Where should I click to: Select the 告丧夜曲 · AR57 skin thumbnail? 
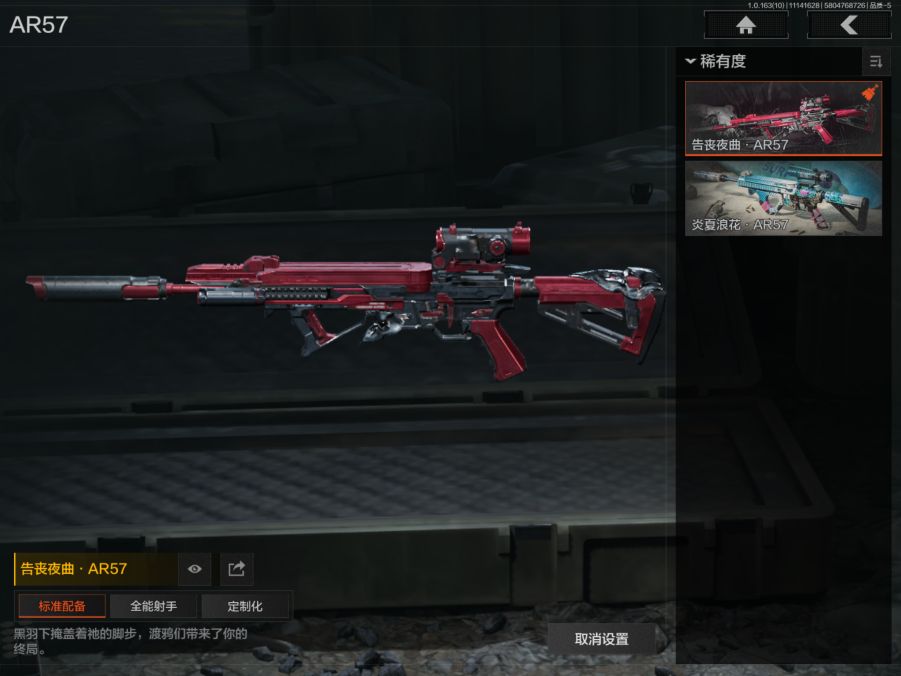point(783,118)
